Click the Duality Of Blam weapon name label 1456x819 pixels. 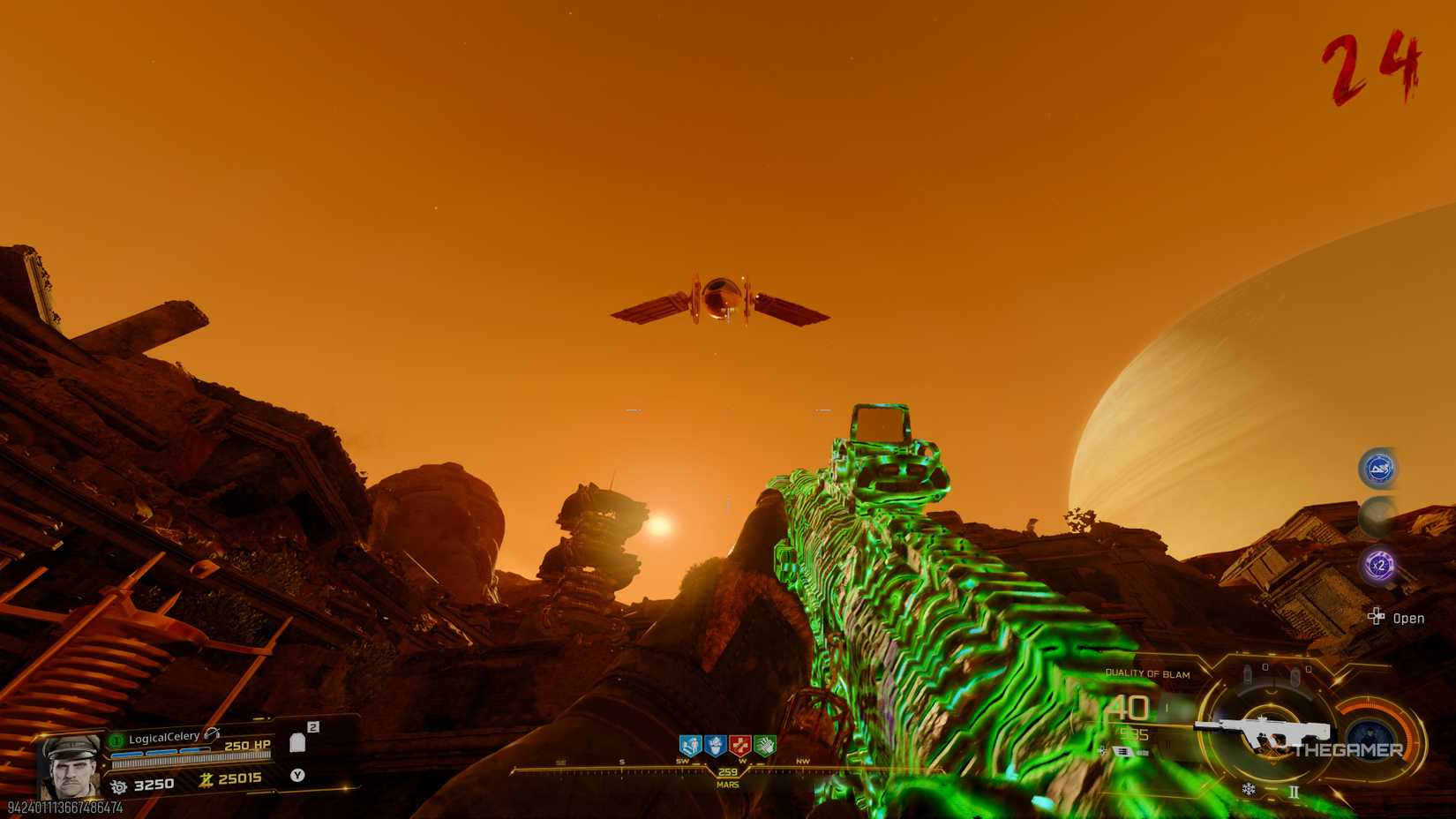coord(1149,673)
